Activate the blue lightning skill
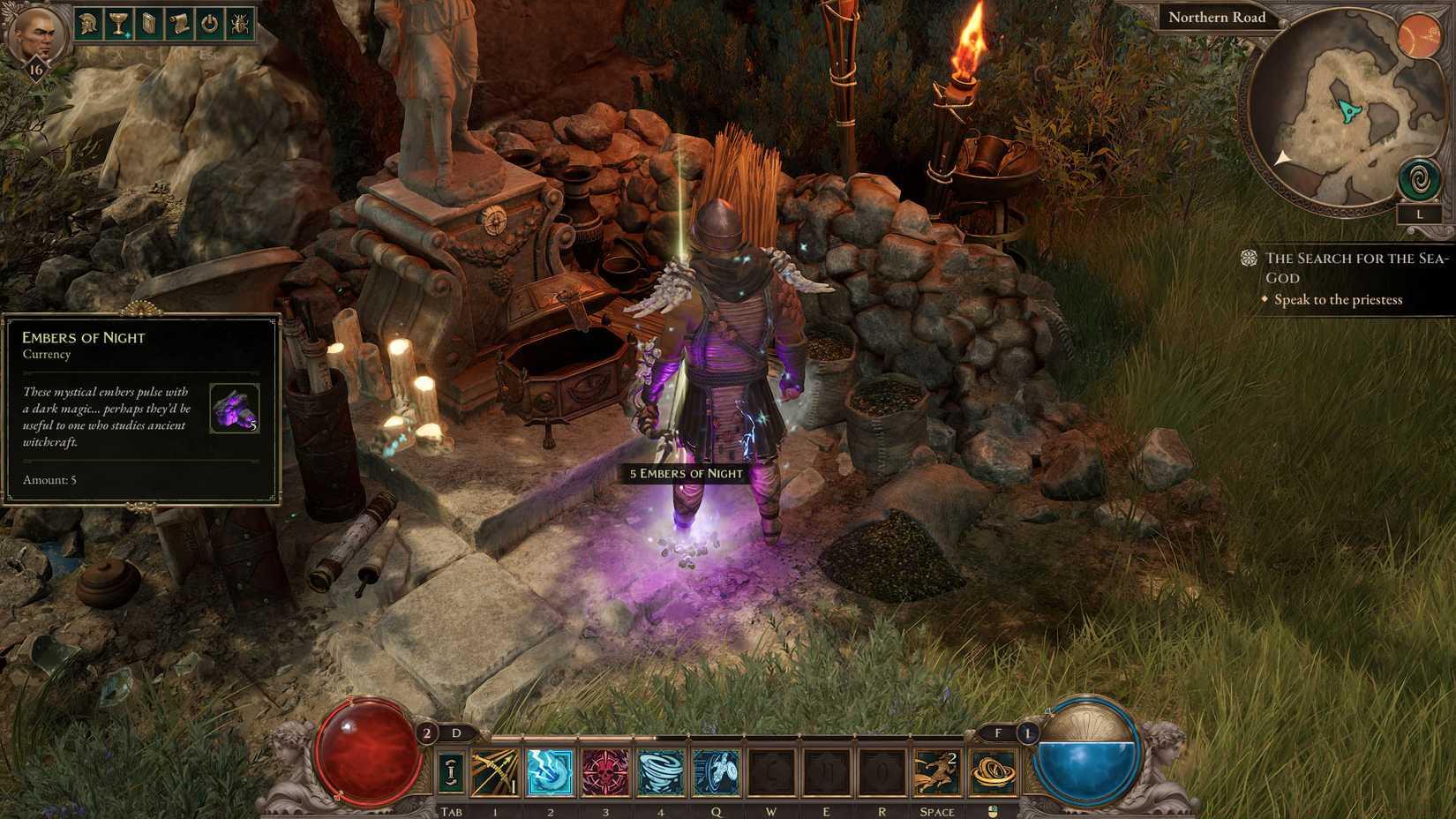The image size is (1456, 819). coord(550,772)
